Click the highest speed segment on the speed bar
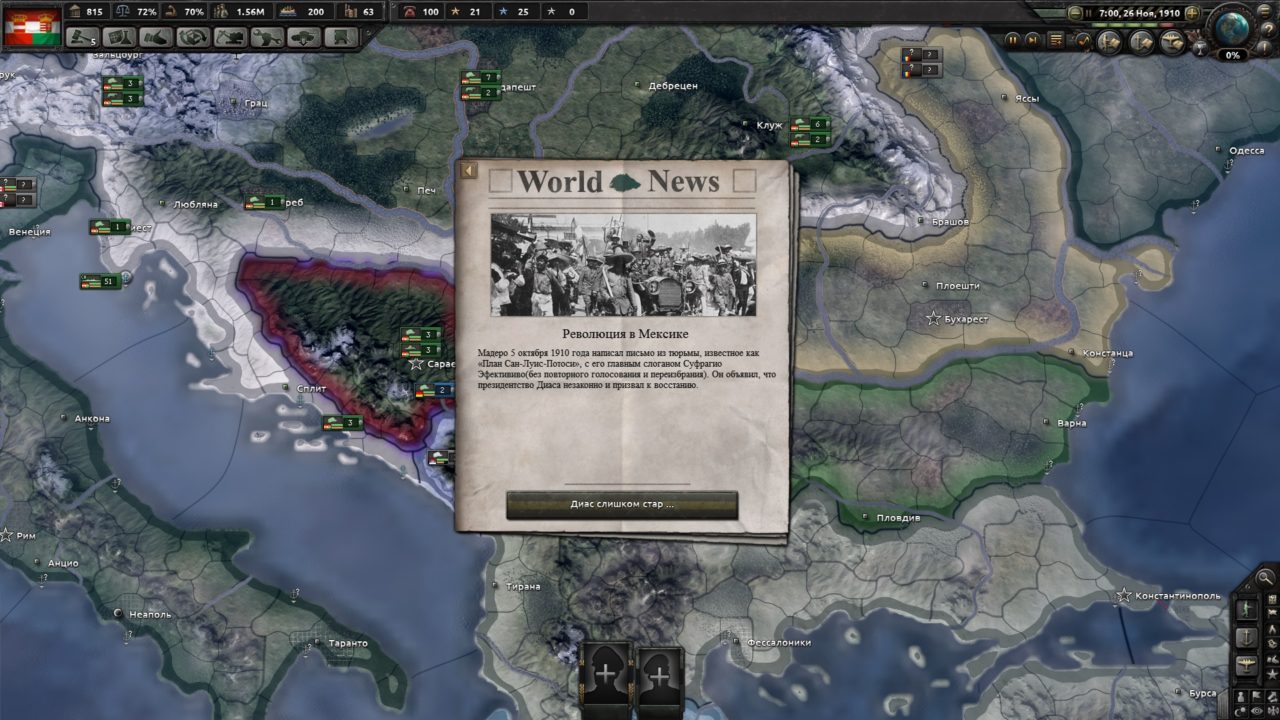The image size is (1280, 720). click(1165, 25)
